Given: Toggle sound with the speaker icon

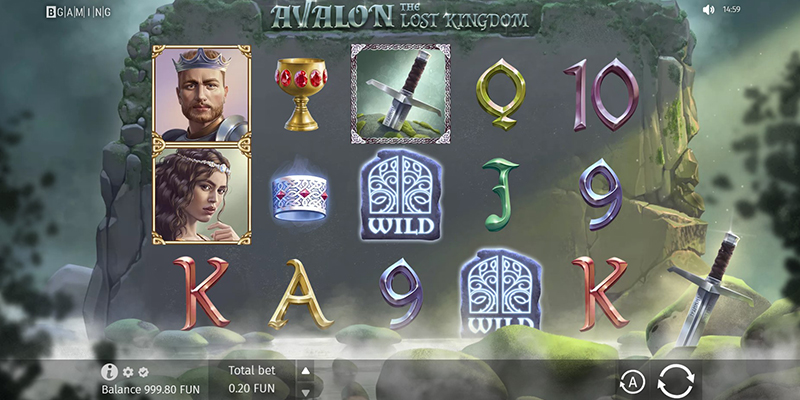Looking at the screenshot, I should 709,10.
